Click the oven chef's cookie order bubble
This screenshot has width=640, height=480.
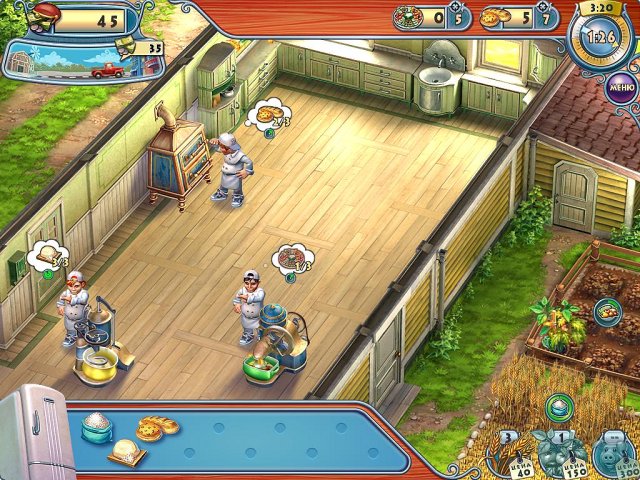269,115
